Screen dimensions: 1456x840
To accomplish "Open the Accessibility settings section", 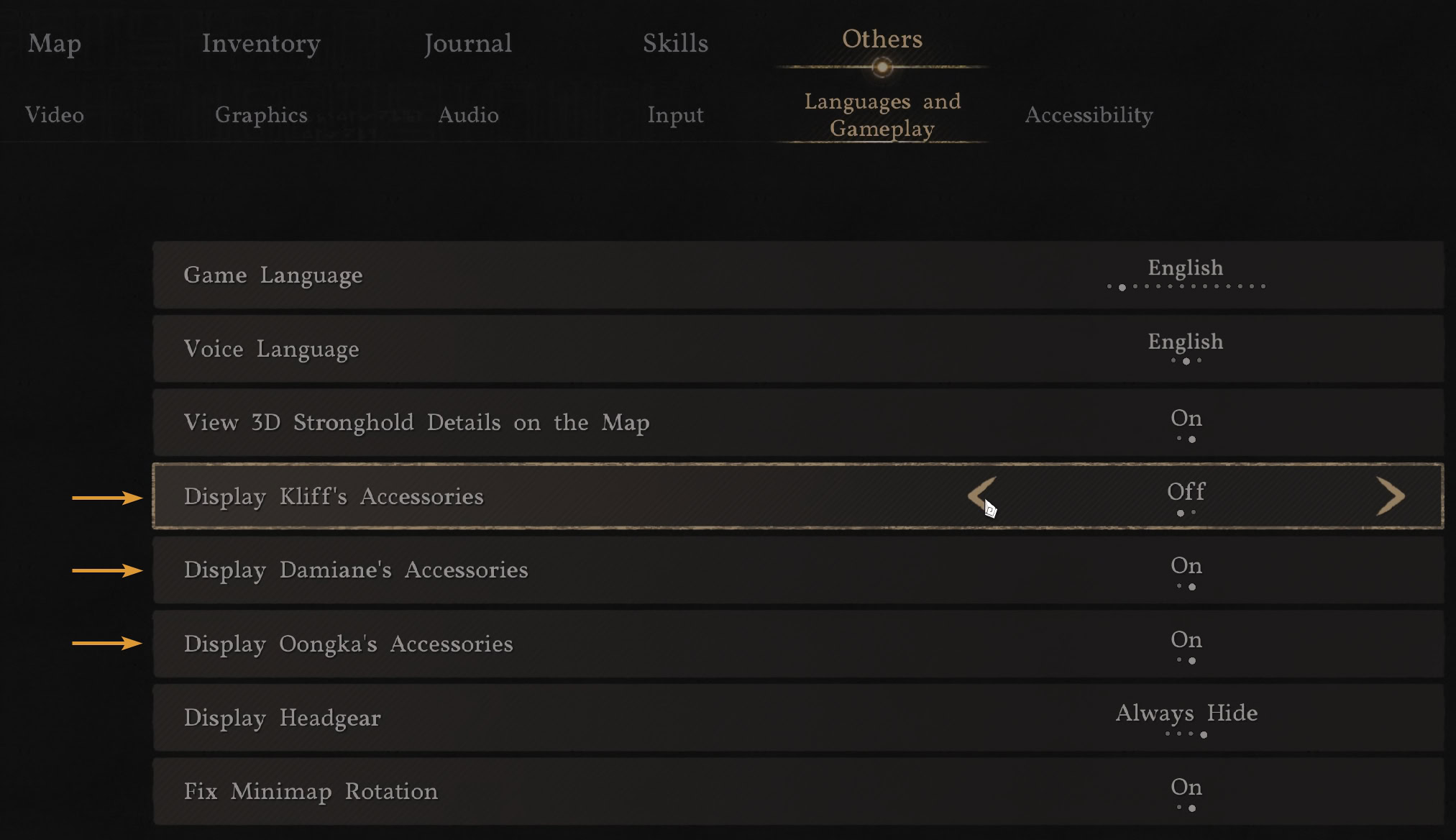I will 1089,115.
